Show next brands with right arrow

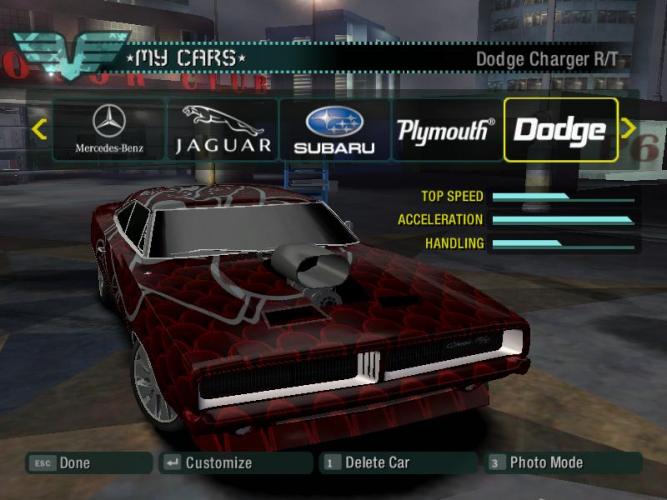click(x=629, y=129)
